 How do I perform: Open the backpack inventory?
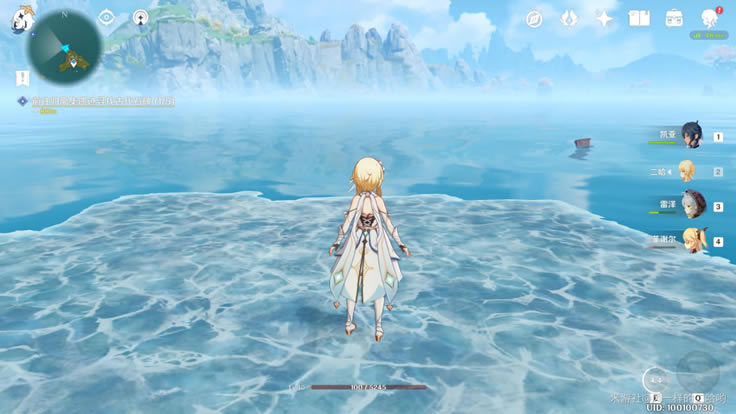point(674,19)
